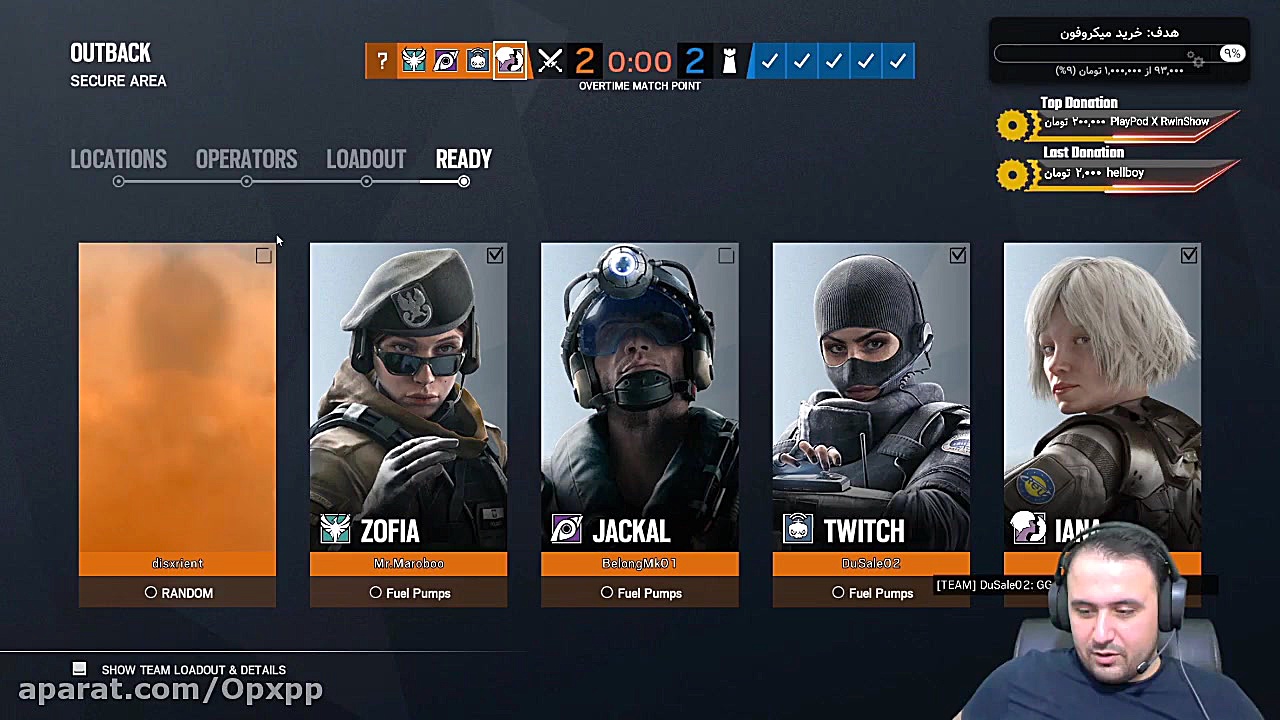The width and height of the screenshot is (1280, 720).
Task: Check Jackal's selection checkbox
Action: [726, 256]
